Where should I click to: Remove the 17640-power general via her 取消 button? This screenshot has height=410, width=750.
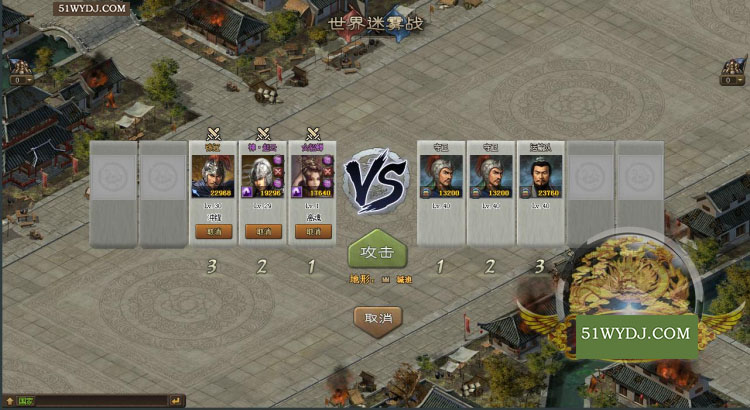(x=312, y=231)
